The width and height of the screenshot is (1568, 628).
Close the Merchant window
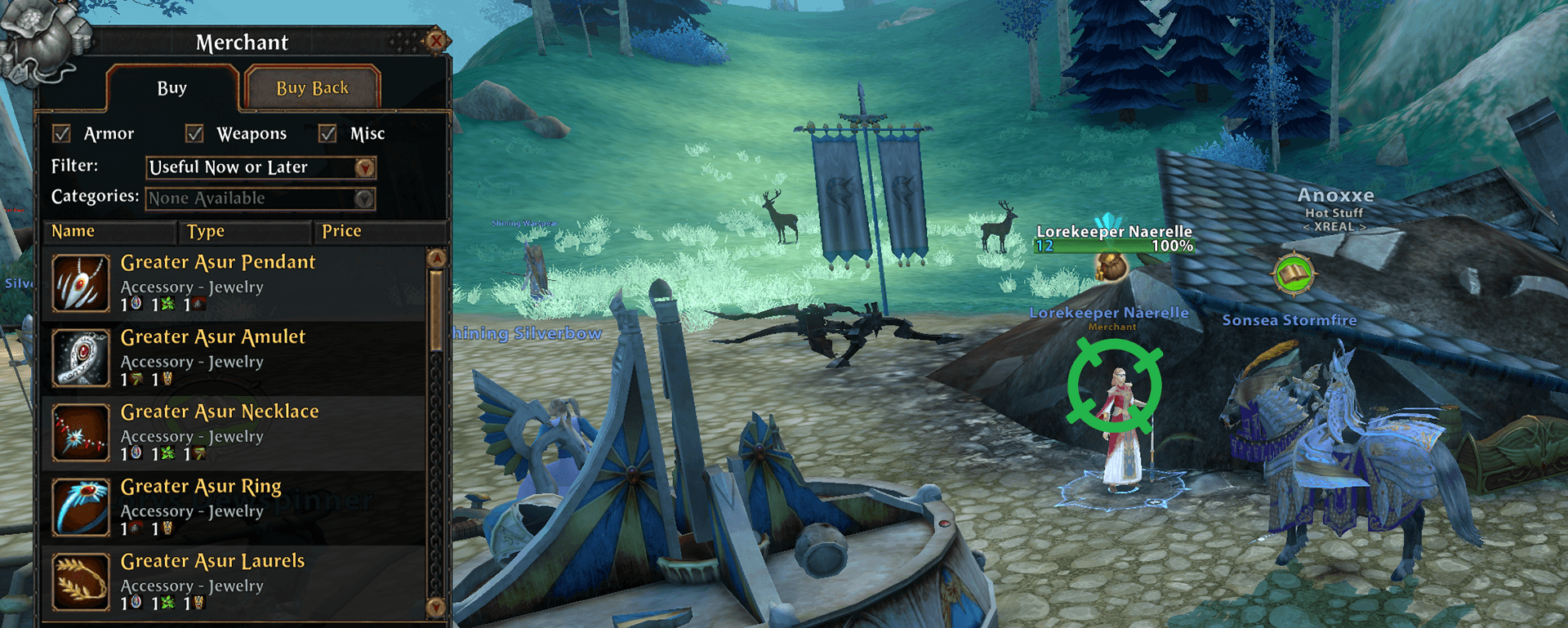click(x=437, y=40)
